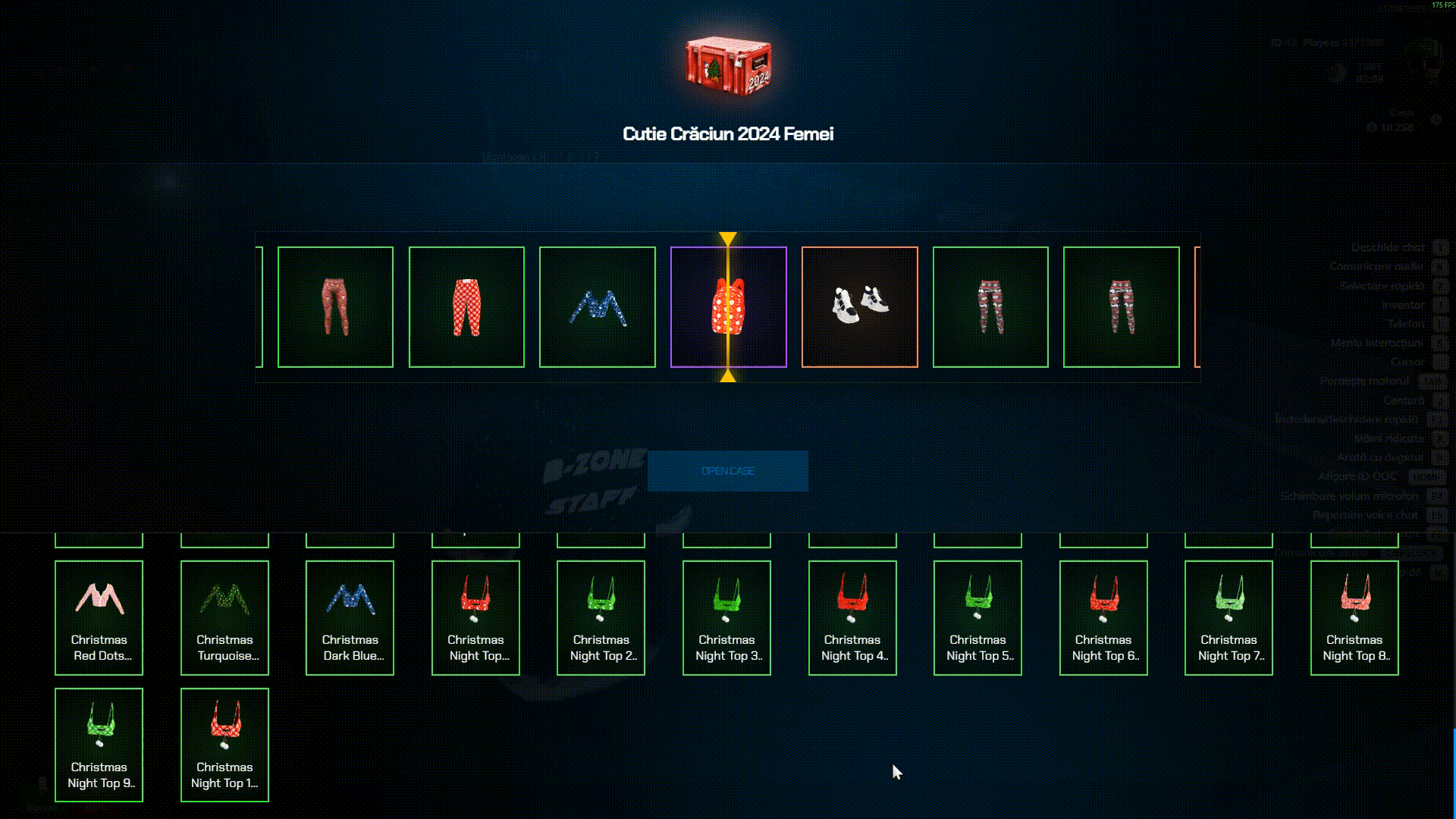This screenshot has width=1456, height=819.
Task: Click the red polka-dot backpack reel item
Action: pos(728,307)
